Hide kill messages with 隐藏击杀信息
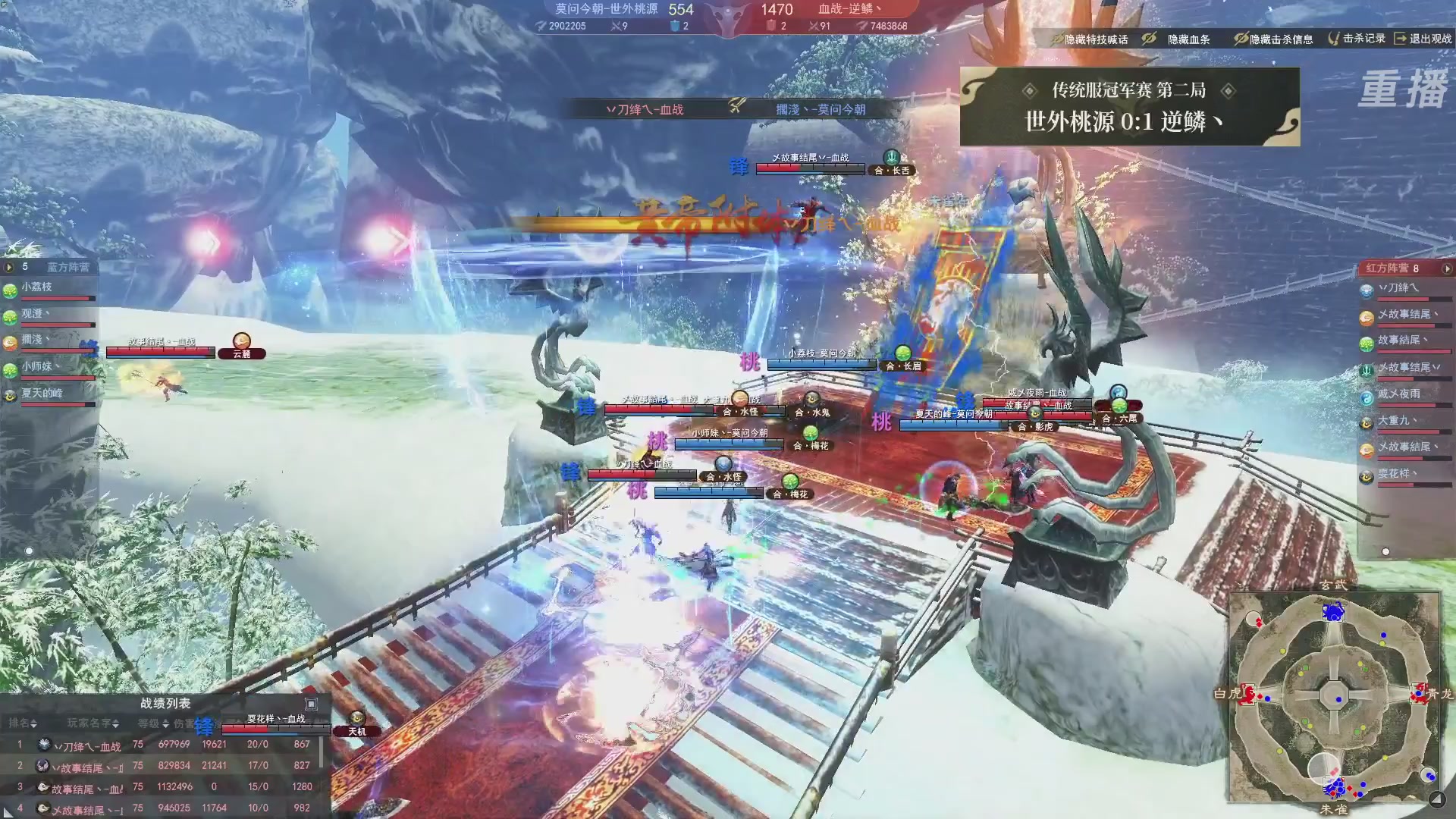 1273,39
